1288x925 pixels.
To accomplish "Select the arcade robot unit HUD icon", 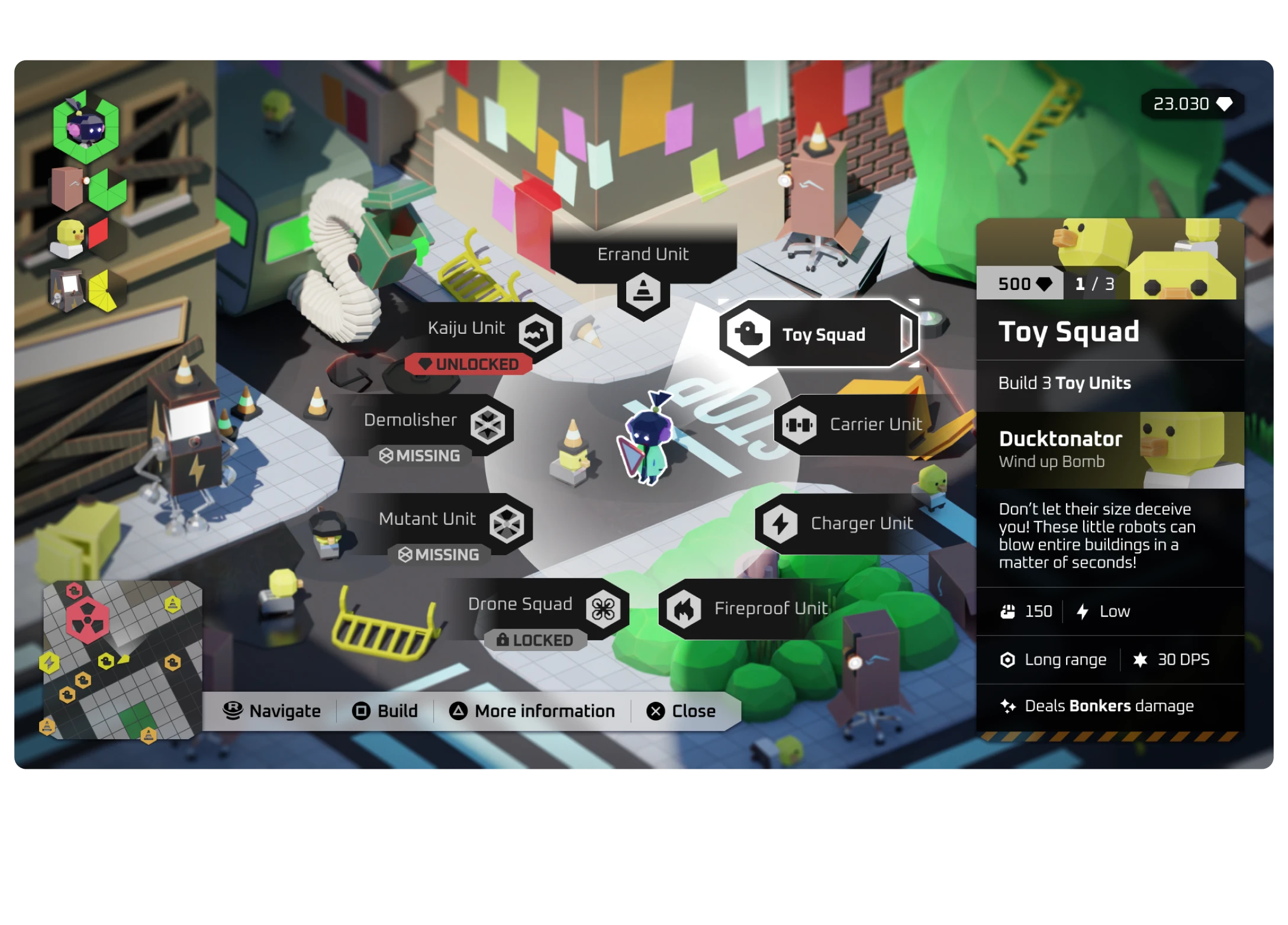I will 67,289.
